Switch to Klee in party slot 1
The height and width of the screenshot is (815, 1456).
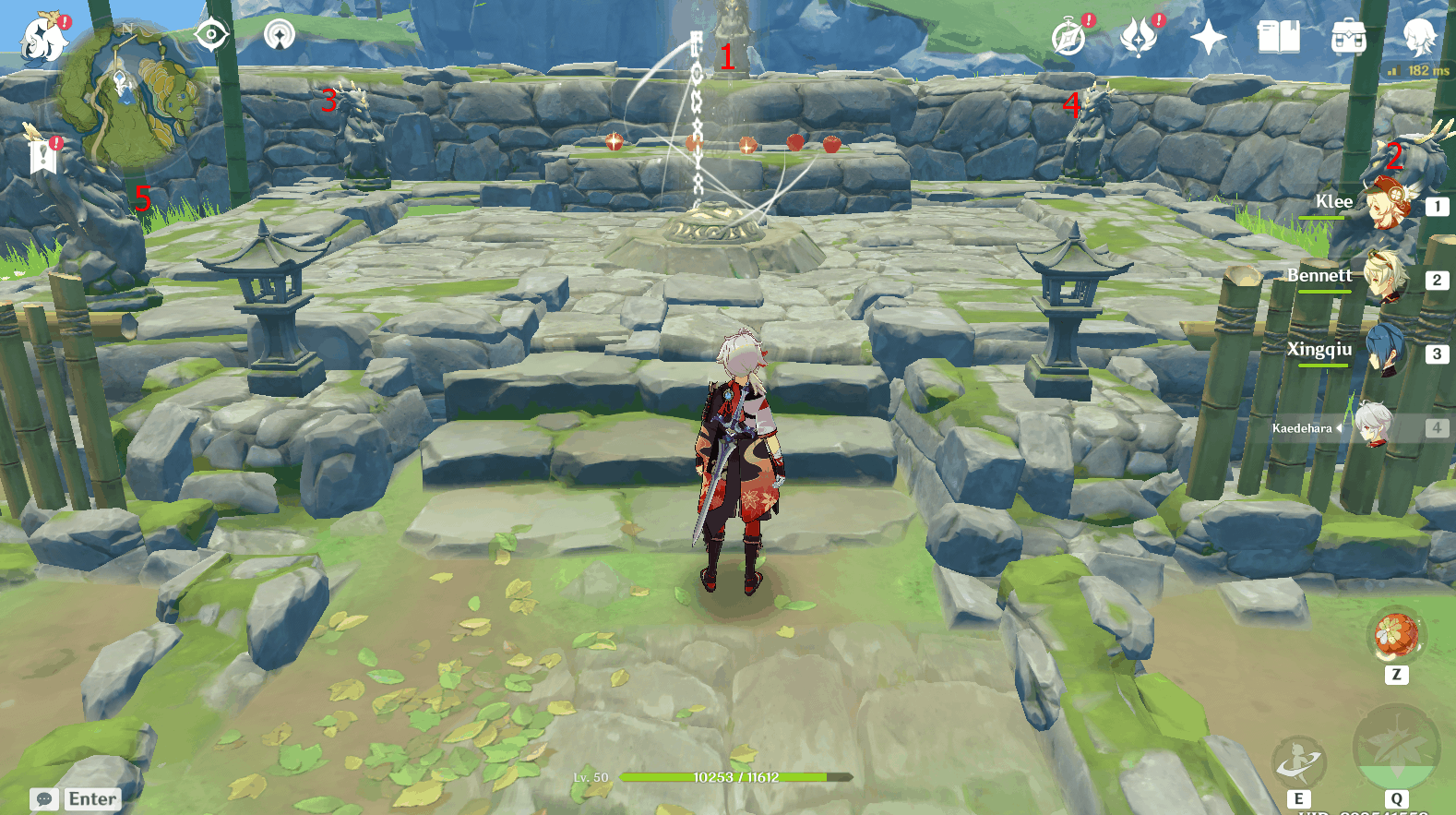(1389, 206)
